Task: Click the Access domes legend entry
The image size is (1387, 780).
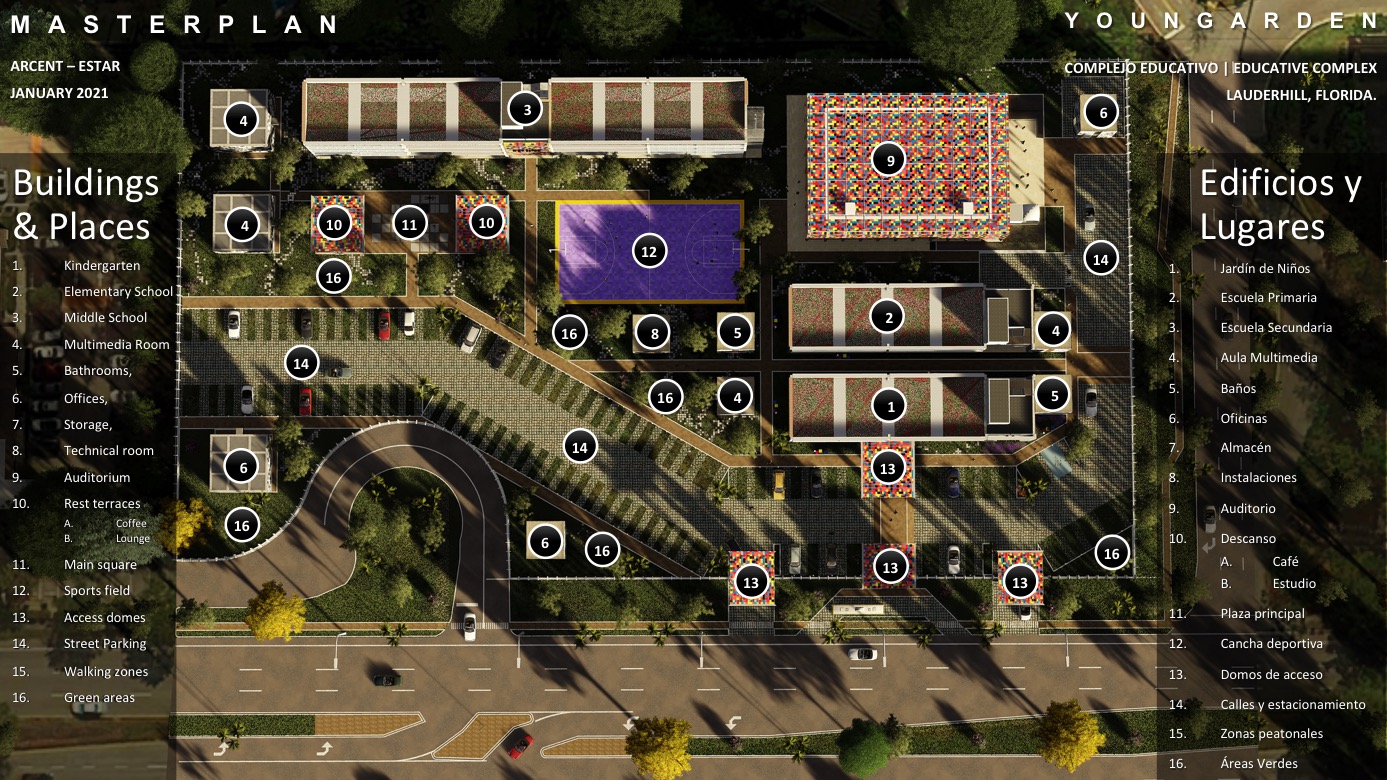Action: (104, 618)
